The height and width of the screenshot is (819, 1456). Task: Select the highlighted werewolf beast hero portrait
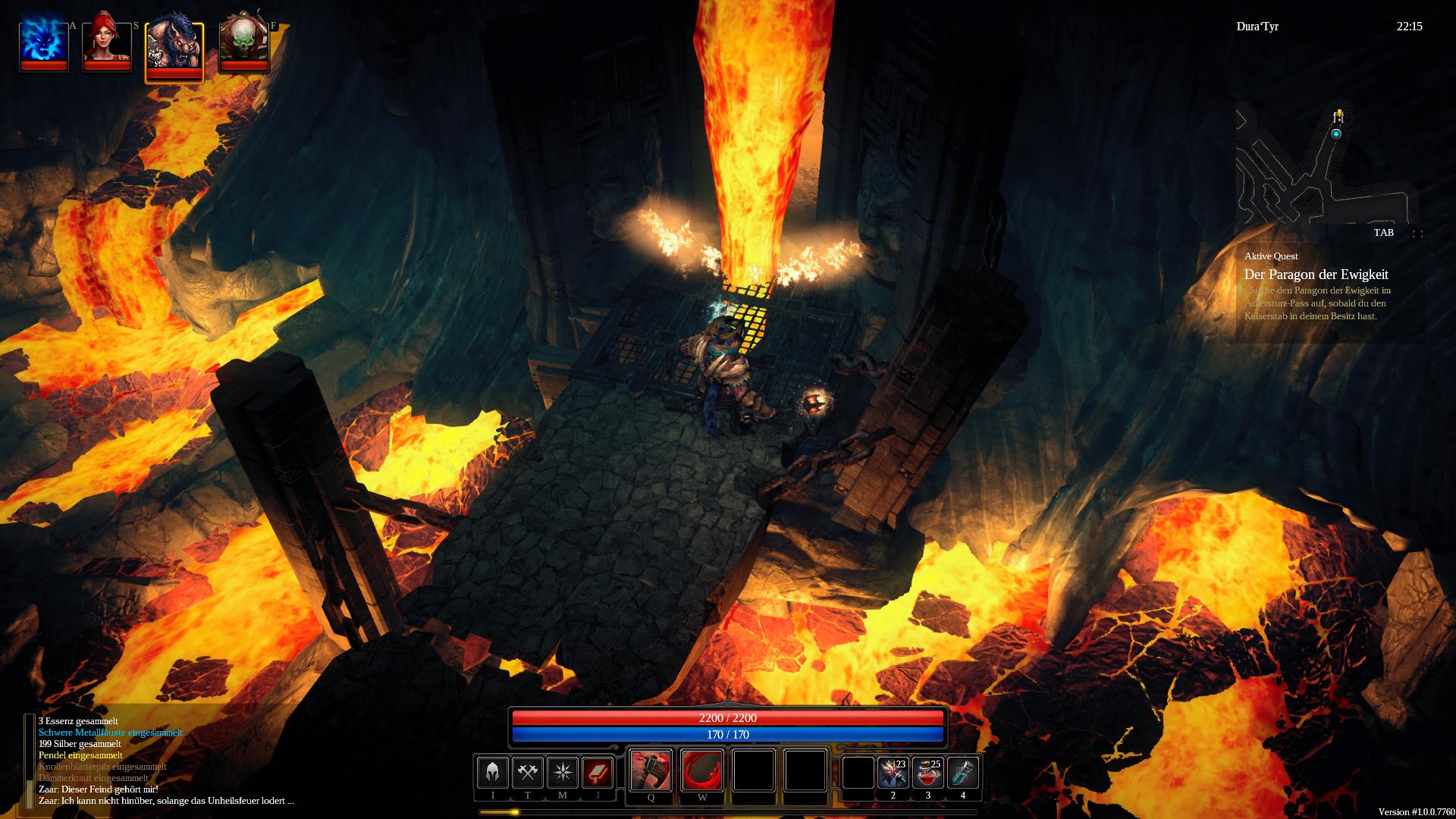[174, 49]
